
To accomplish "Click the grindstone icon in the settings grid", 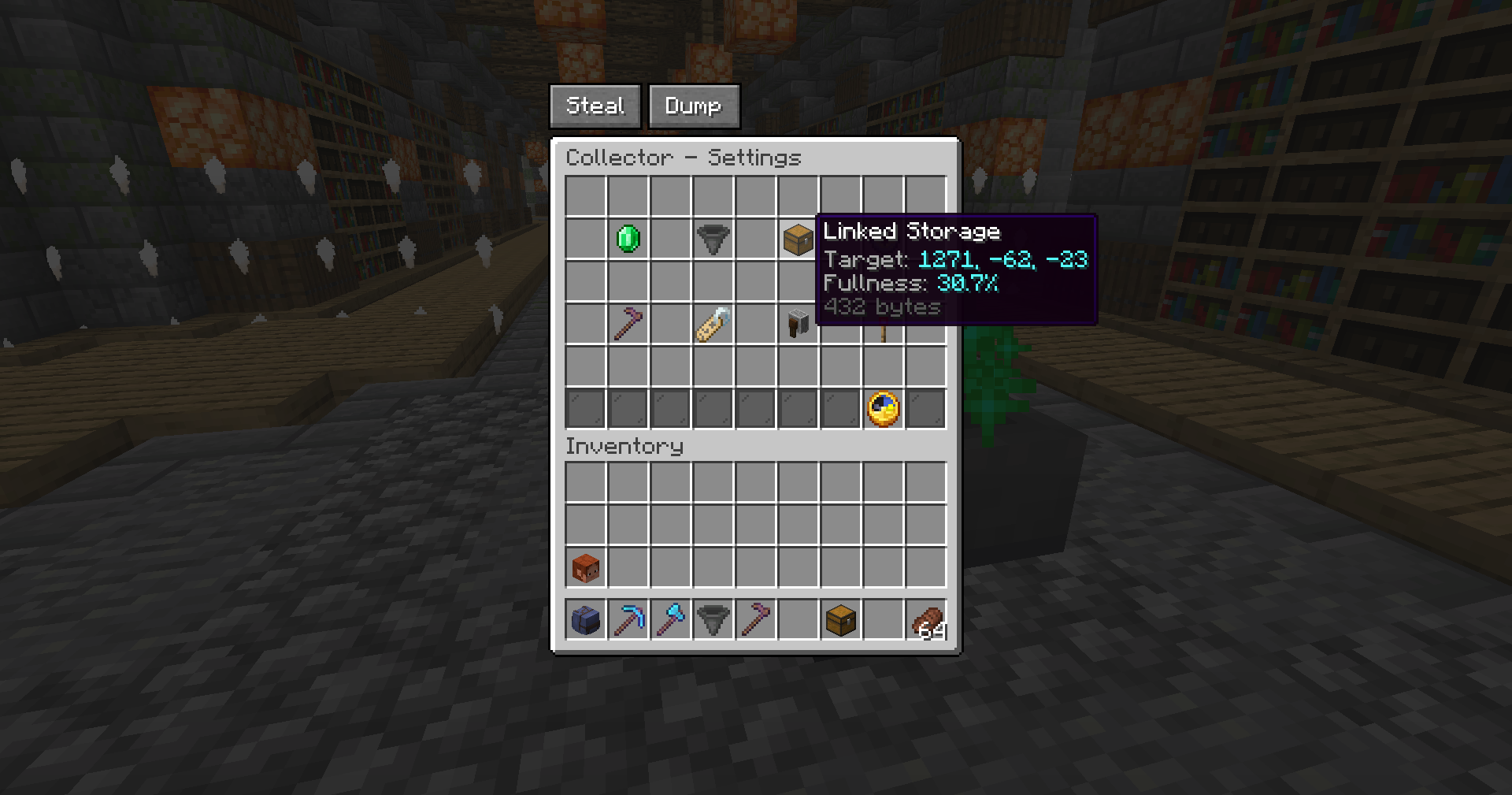I will pos(798,323).
